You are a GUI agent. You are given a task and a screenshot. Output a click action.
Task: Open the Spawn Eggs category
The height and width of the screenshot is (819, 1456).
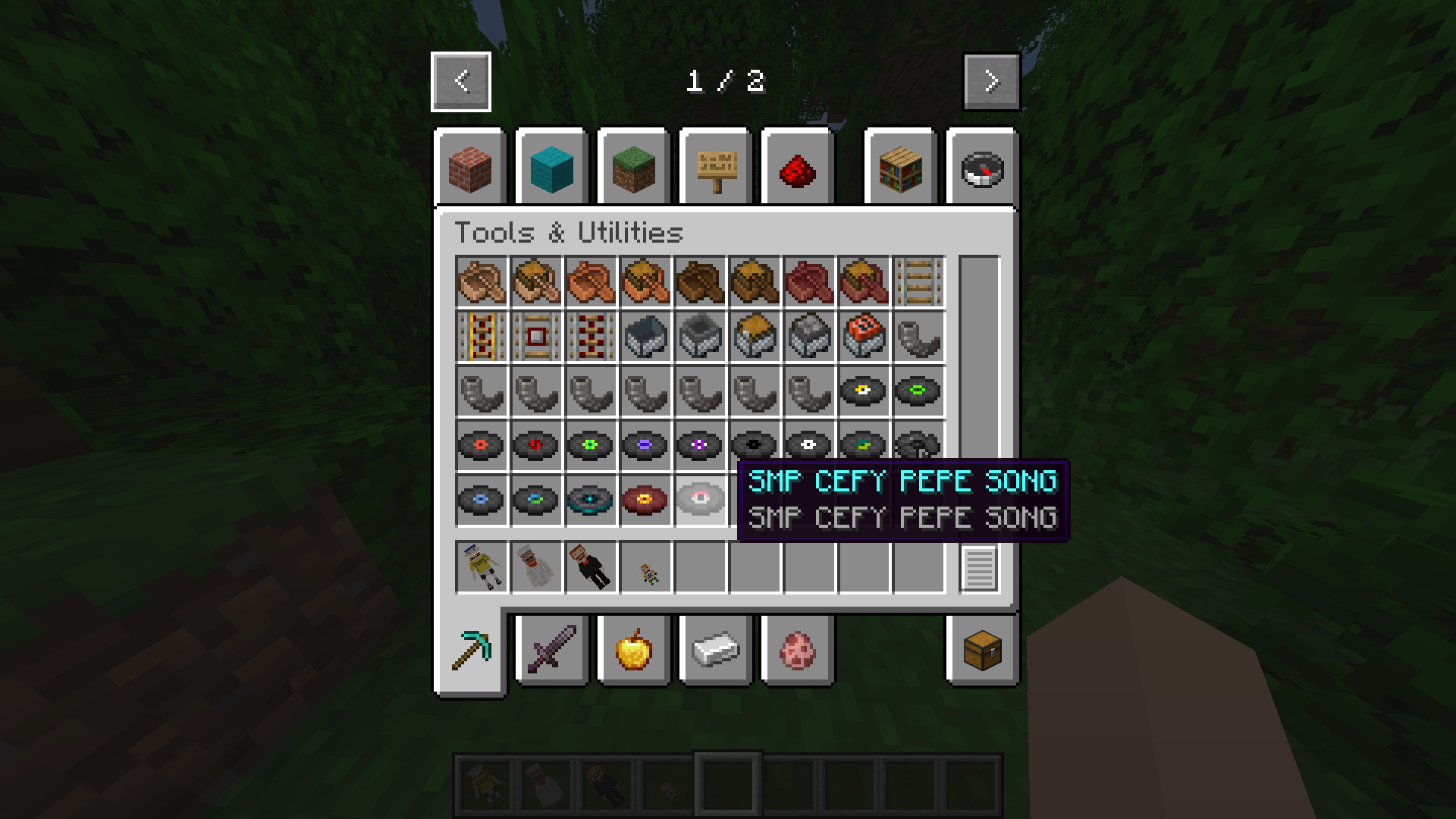point(798,650)
